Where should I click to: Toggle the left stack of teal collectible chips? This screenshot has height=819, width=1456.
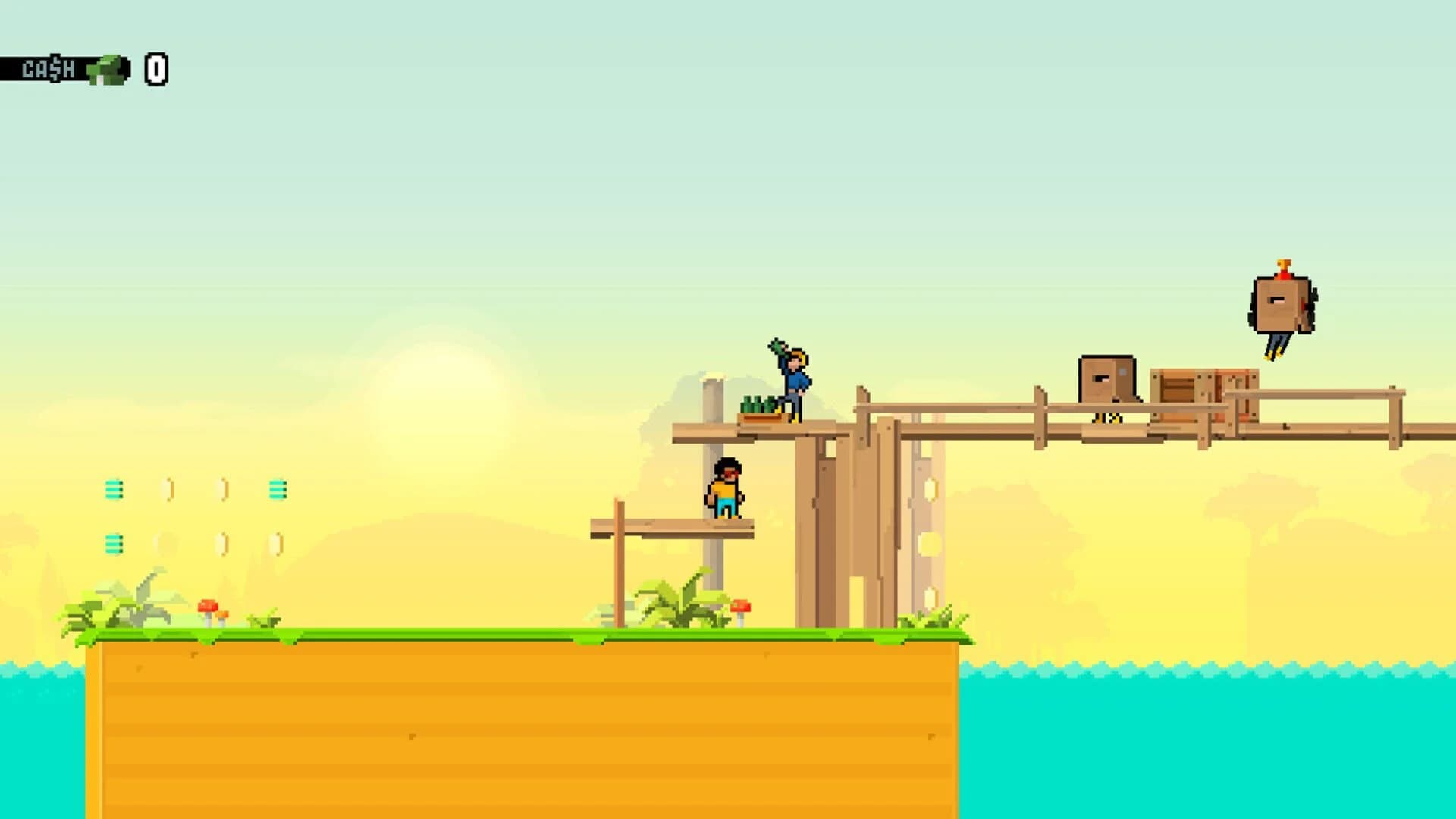115,489
